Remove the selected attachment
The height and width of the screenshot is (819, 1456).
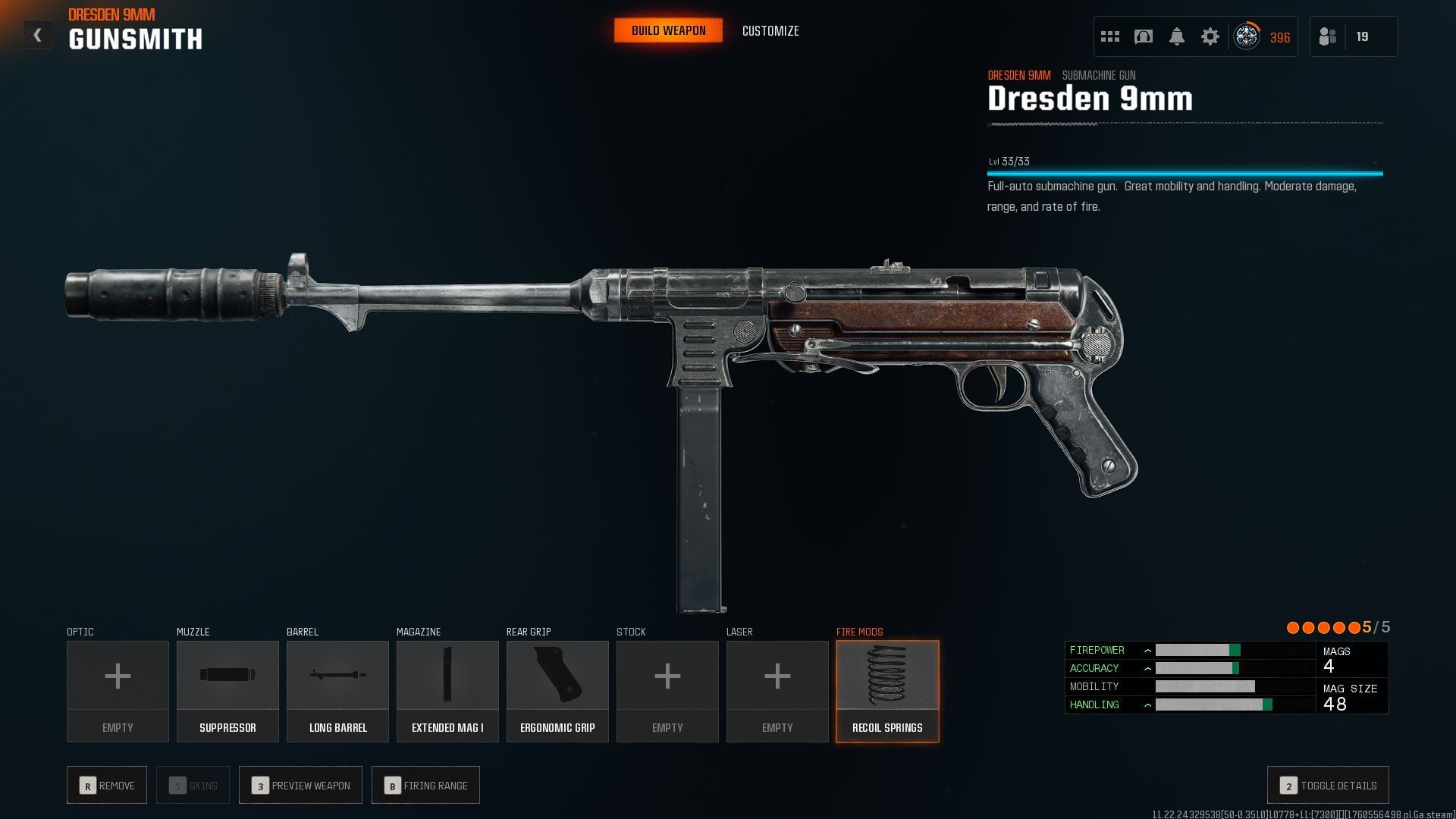[x=107, y=786]
